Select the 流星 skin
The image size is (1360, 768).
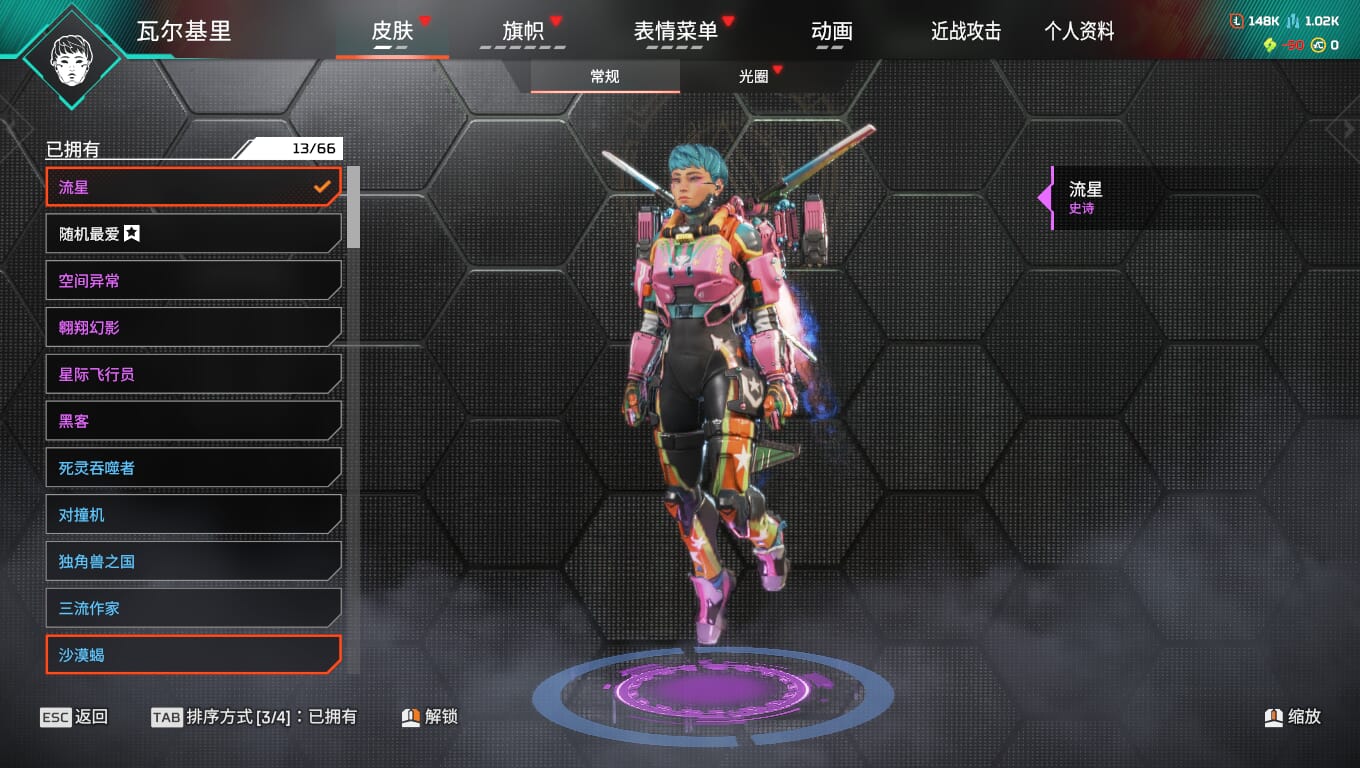193,187
